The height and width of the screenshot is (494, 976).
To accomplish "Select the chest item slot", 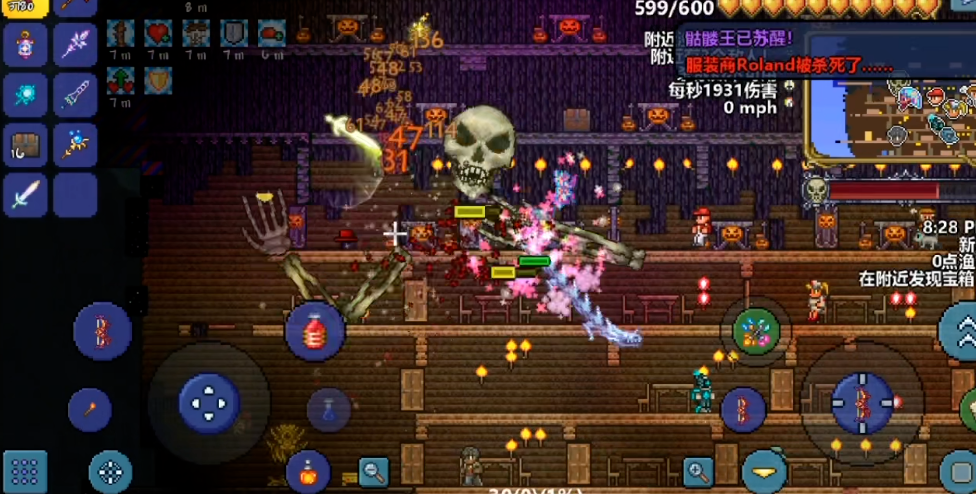I will click(x=25, y=145).
